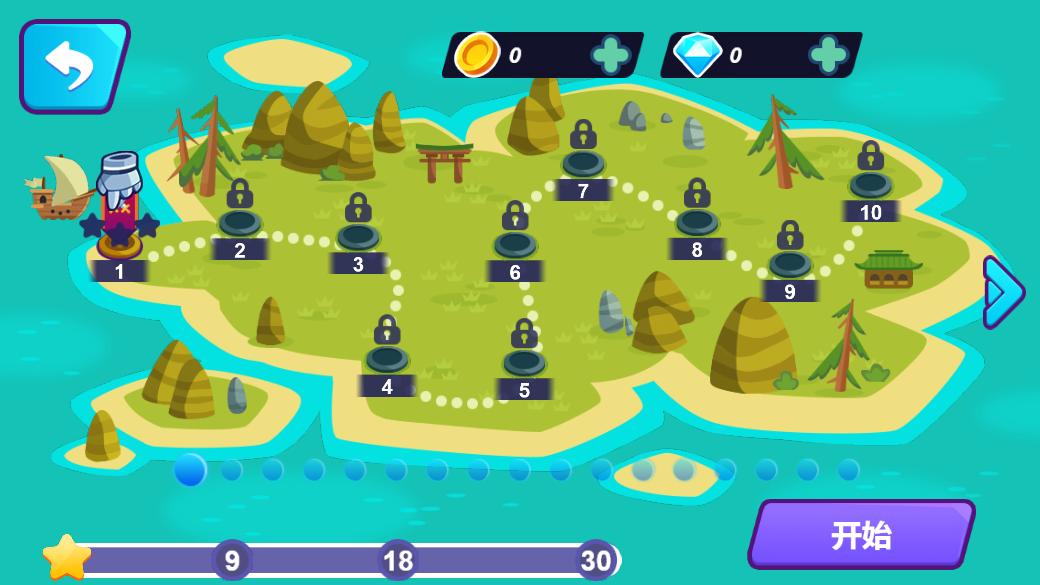Screen dimensions: 1040x585
Task: Go back with the return arrow button
Action: point(72,65)
